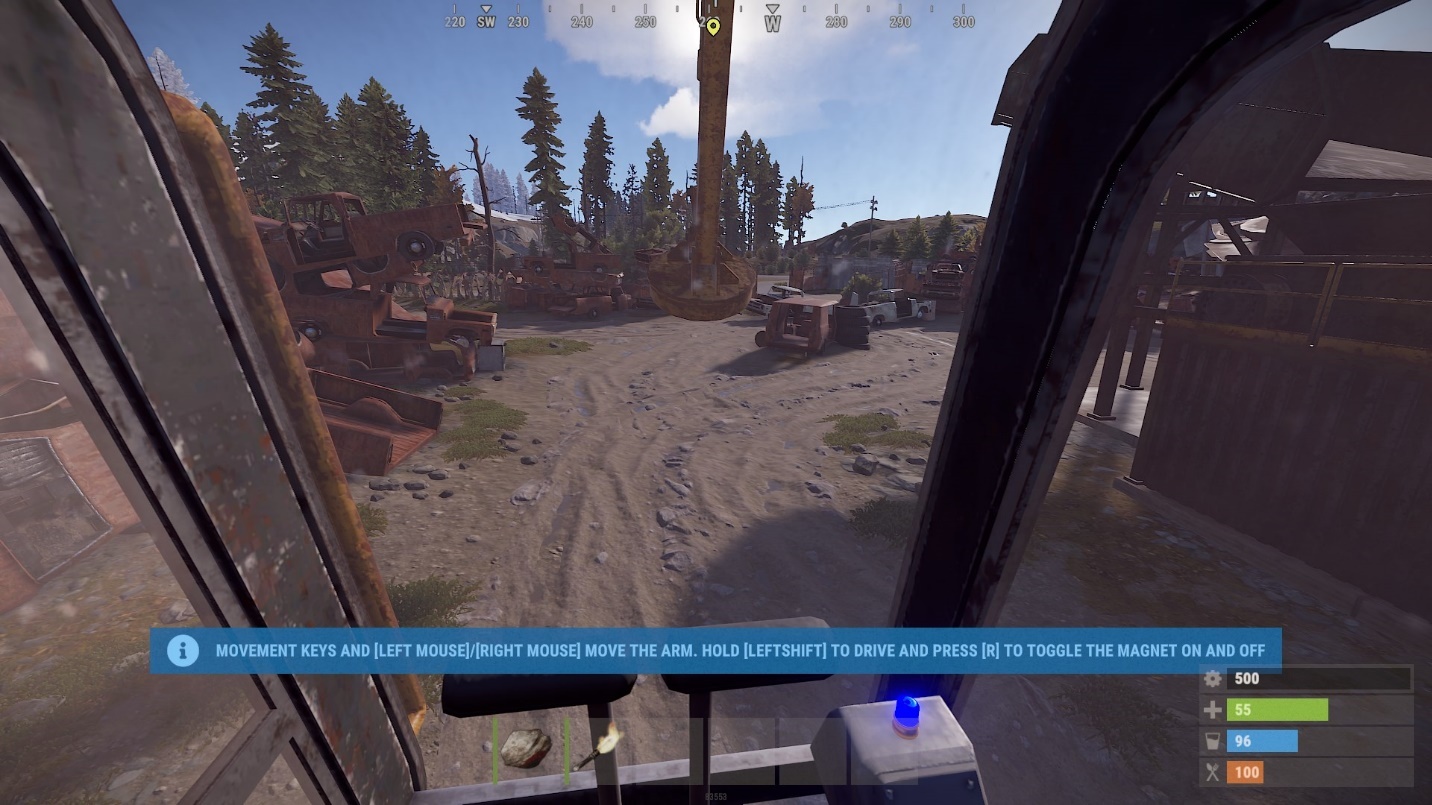1432x805 pixels.
Task: Click the scrap gear icon
Action: pyautogui.click(x=1212, y=678)
